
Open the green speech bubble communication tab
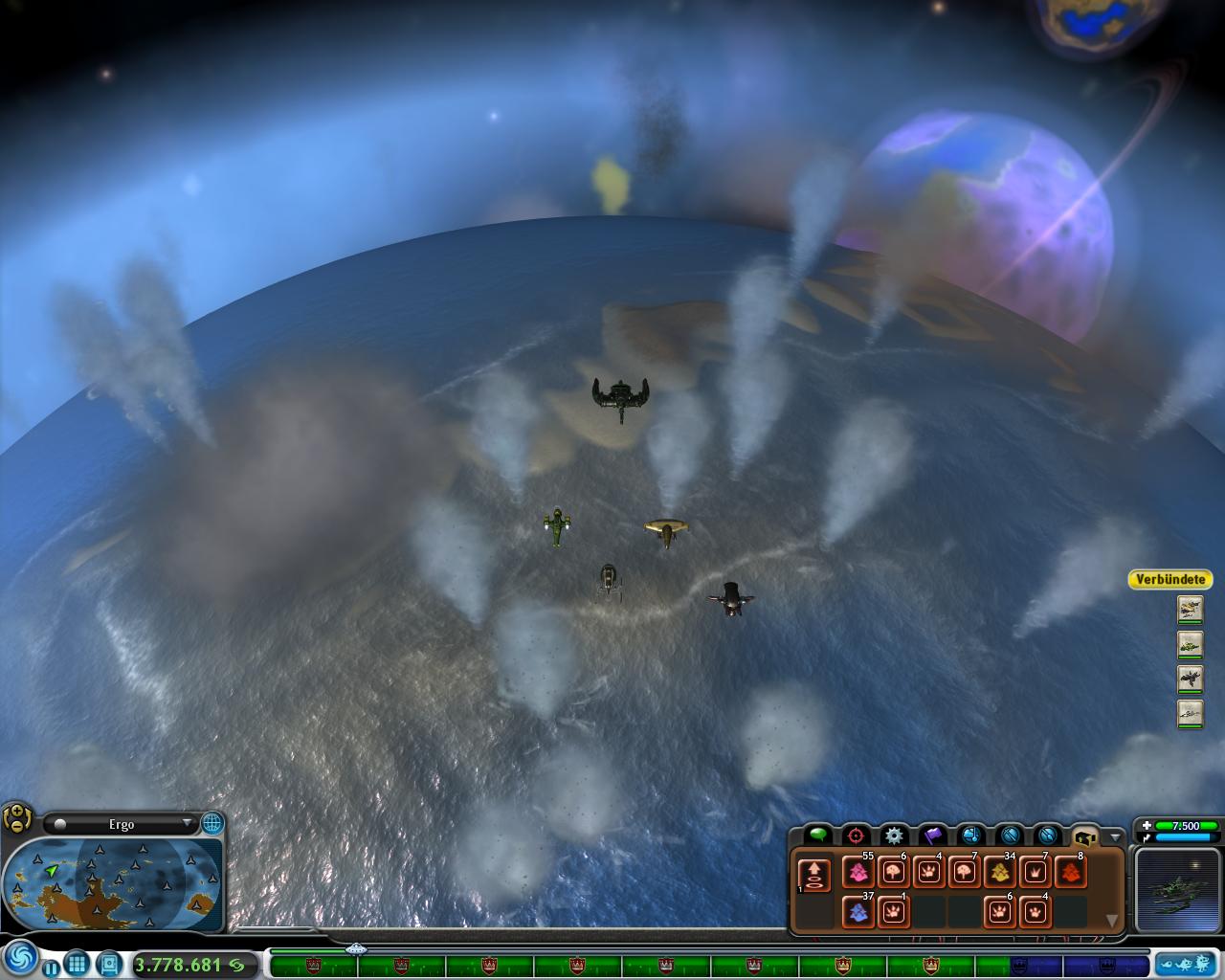click(817, 835)
